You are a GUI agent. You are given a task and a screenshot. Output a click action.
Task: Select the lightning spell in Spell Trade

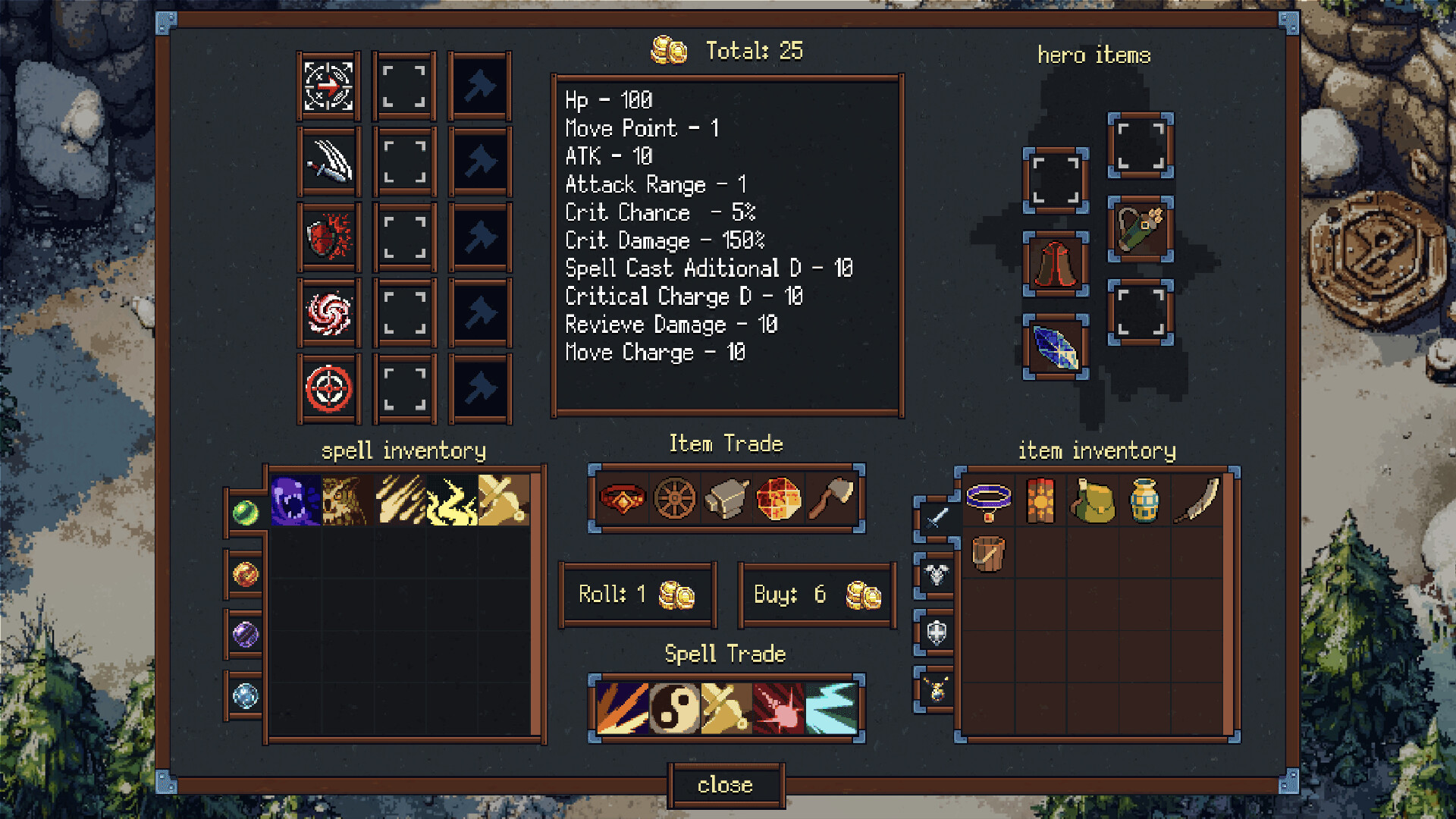(831, 707)
